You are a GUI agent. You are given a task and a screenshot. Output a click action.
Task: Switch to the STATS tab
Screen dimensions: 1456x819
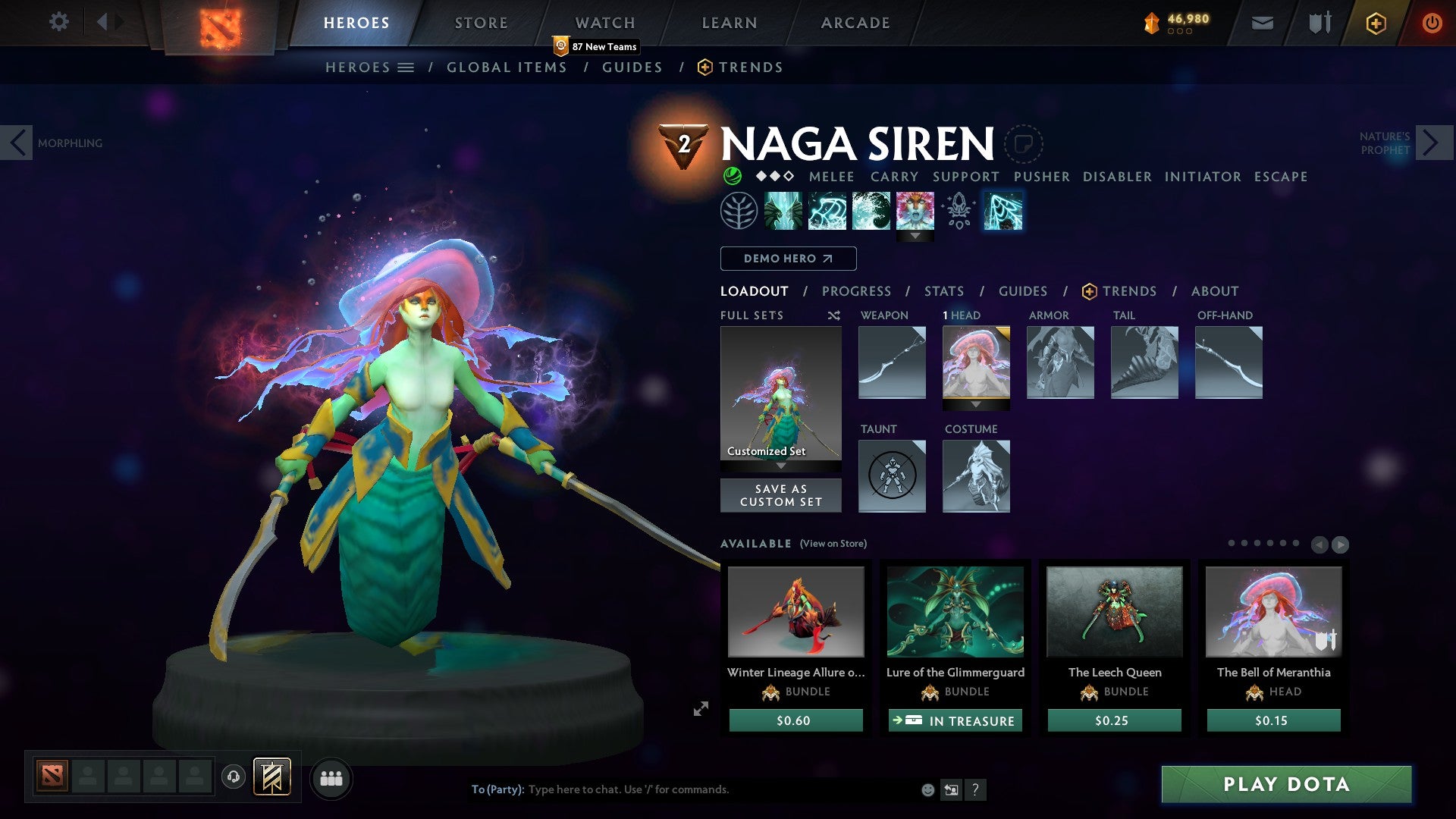(x=944, y=290)
